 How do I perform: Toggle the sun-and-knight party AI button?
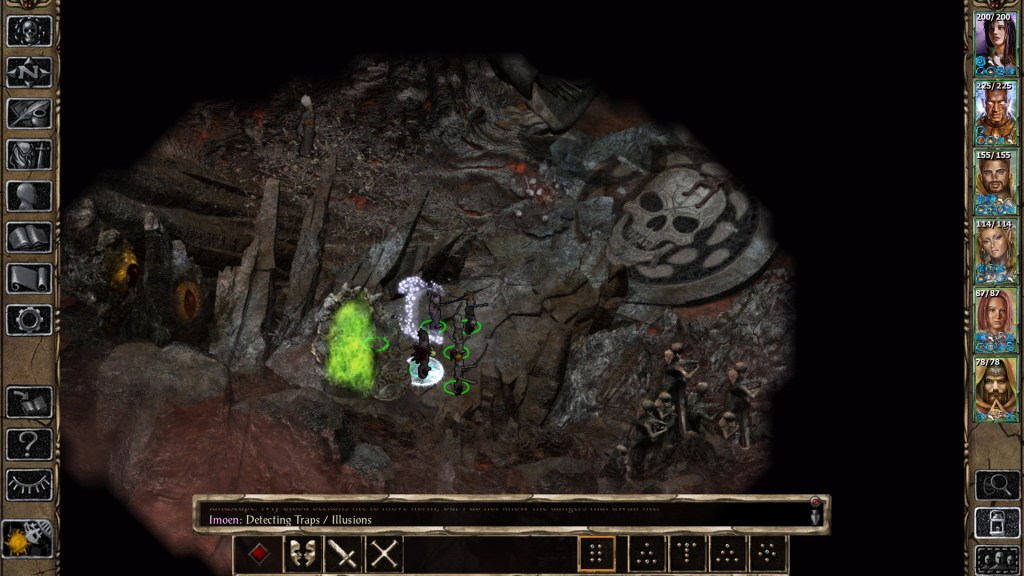(27, 540)
